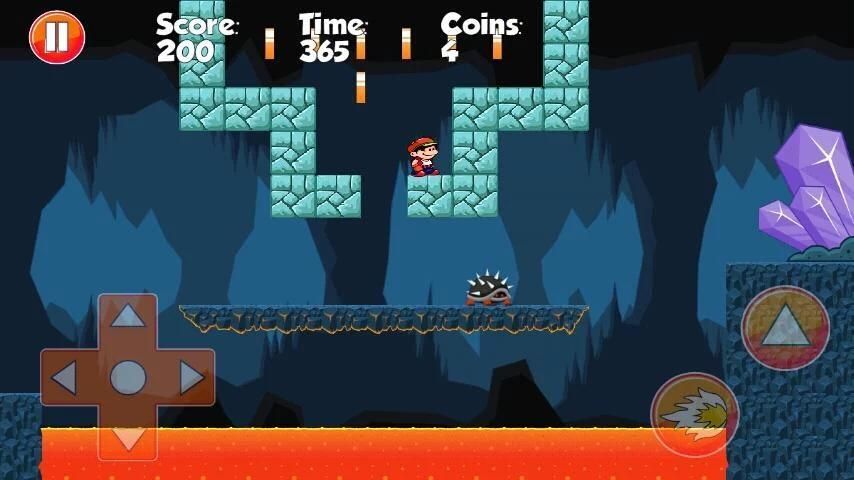Tap the D-pad left arrow
The image size is (854, 480).
[64, 378]
